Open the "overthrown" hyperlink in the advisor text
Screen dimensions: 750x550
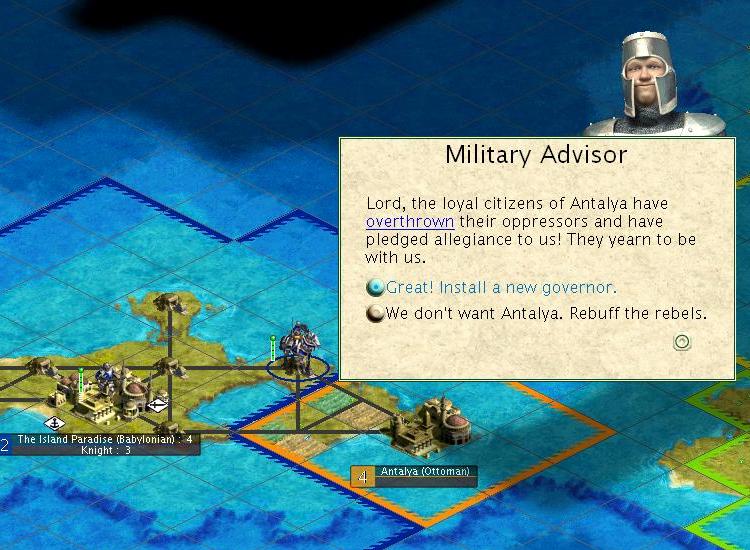[410, 221]
